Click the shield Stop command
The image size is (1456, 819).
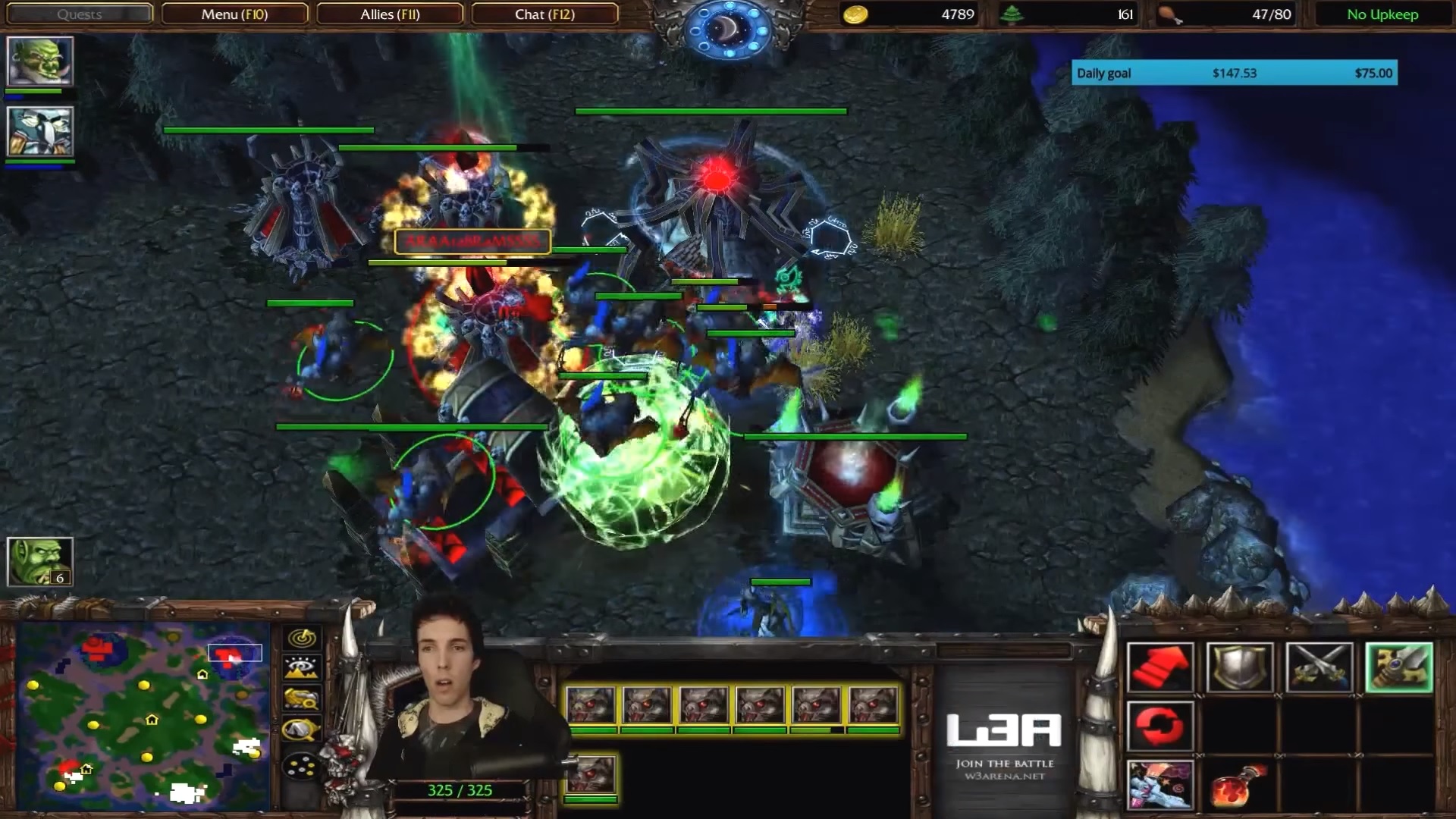point(1240,667)
